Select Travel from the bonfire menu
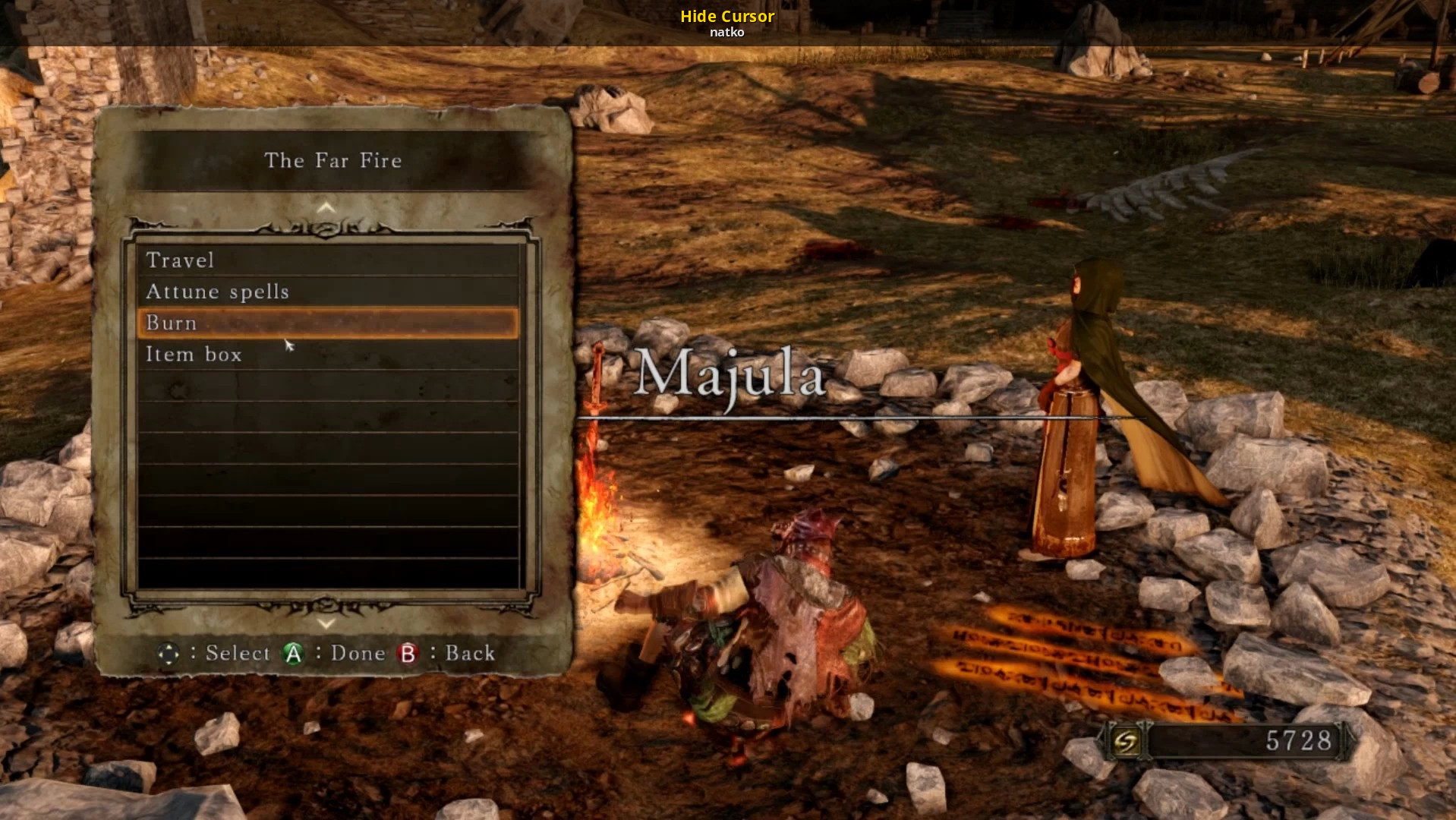Image resolution: width=1456 pixels, height=820 pixels. [180, 260]
